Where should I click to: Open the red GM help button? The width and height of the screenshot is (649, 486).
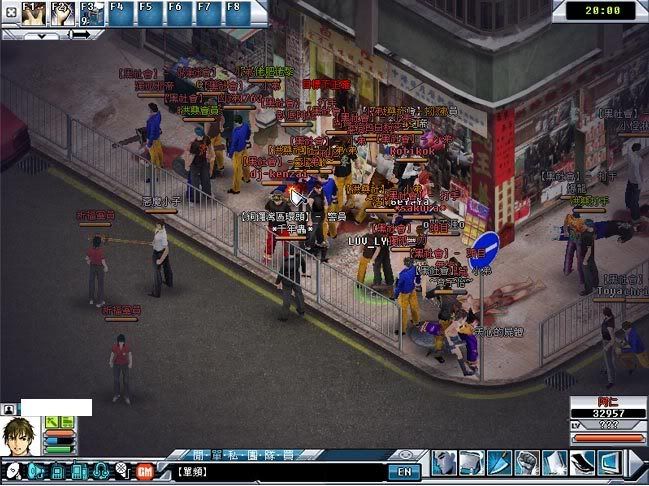pyautogui.click(x=144, y=470)
